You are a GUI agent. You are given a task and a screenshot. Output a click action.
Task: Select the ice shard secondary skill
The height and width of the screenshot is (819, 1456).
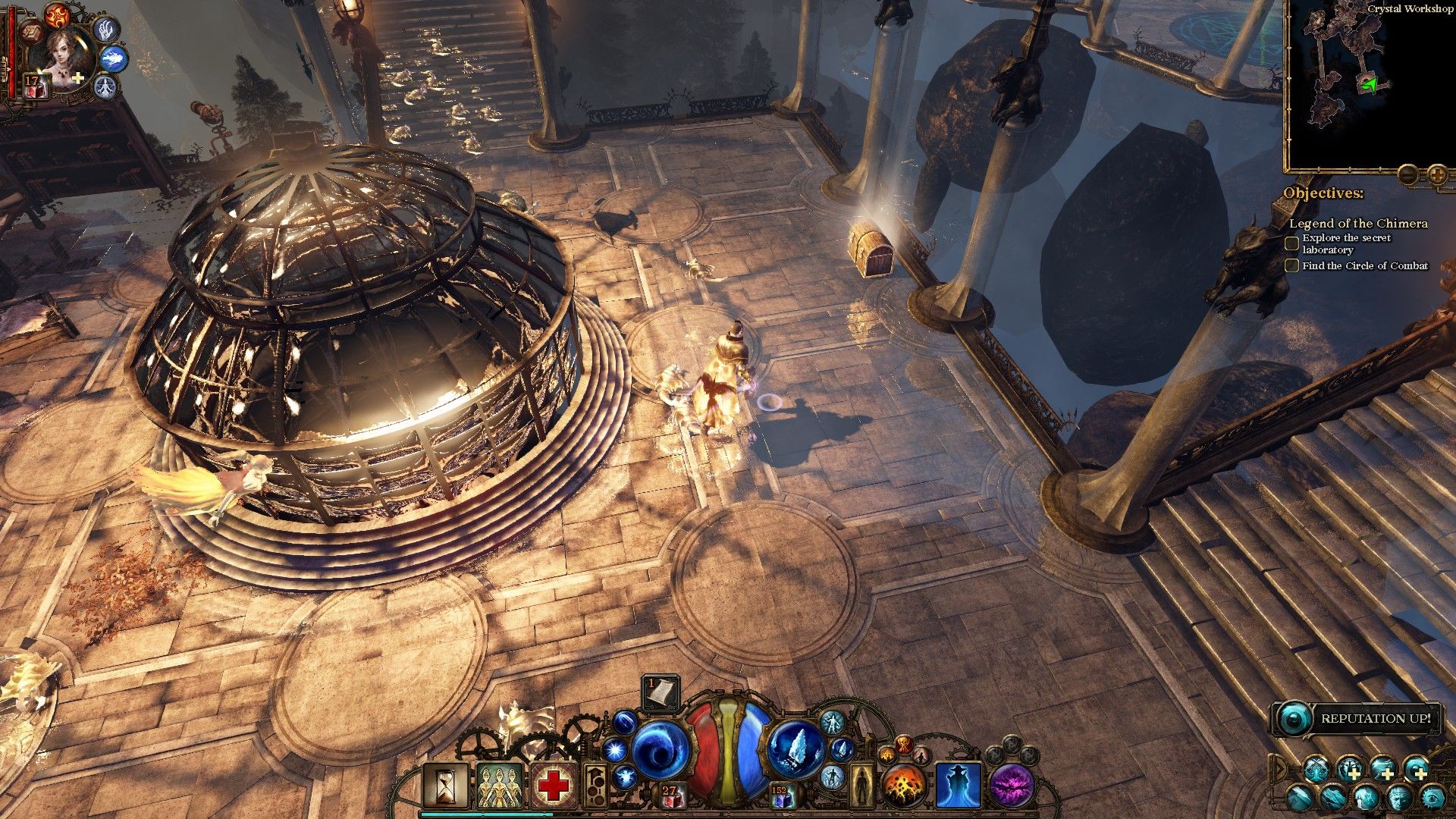click(795, 750)
